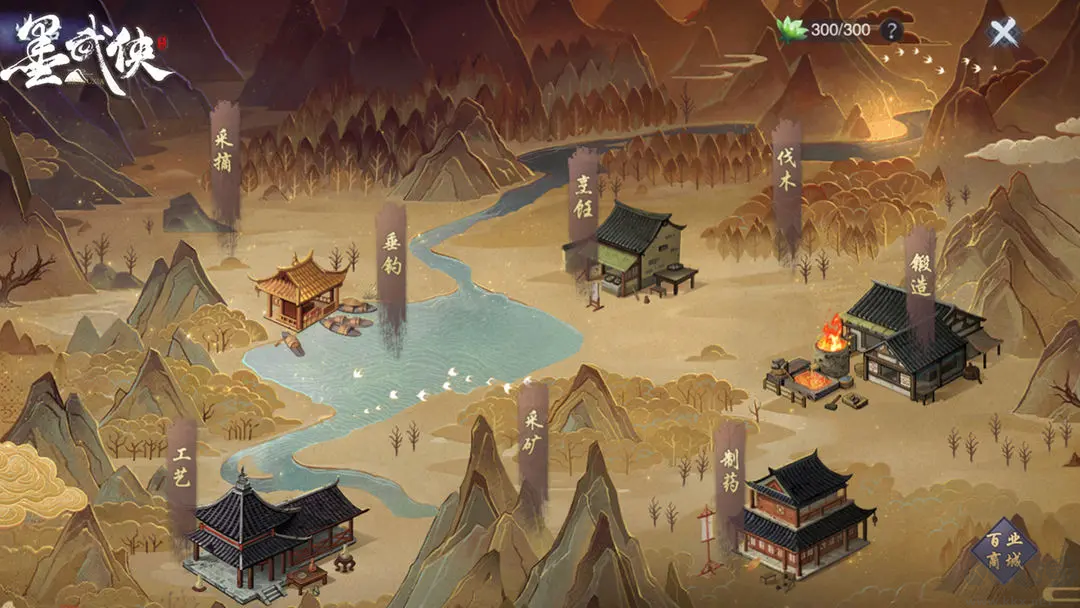Tap the green leaf stamina icon
This screenshot has width=1080, height=608.
(792, 30)
